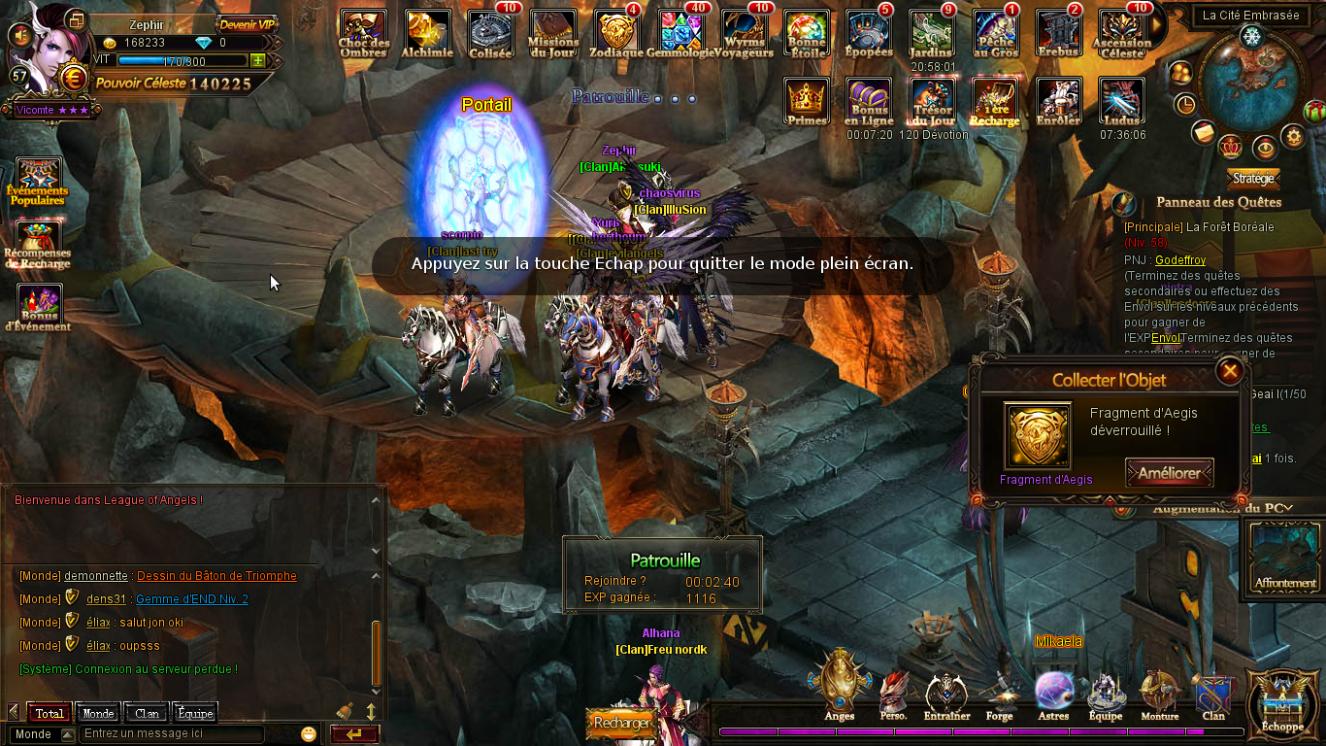
Task: Switch chat to the Monde tab
Action: [x=98, y=713]
